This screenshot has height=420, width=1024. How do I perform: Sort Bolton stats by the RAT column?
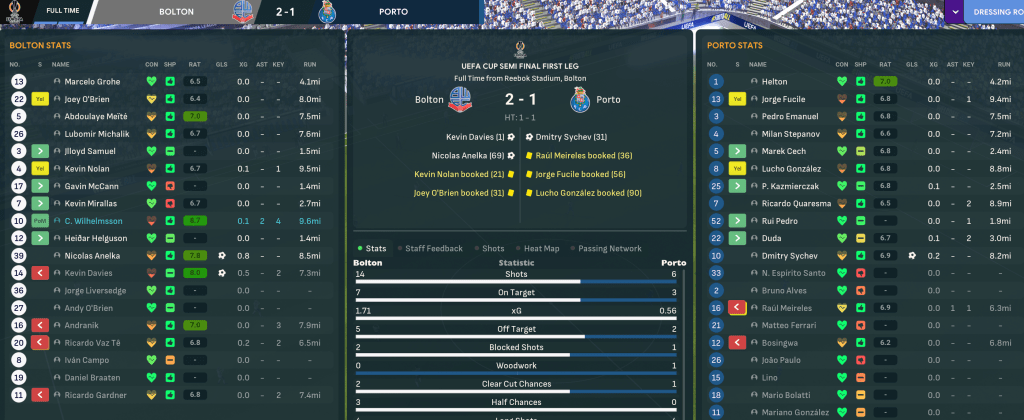click(195, 64)
